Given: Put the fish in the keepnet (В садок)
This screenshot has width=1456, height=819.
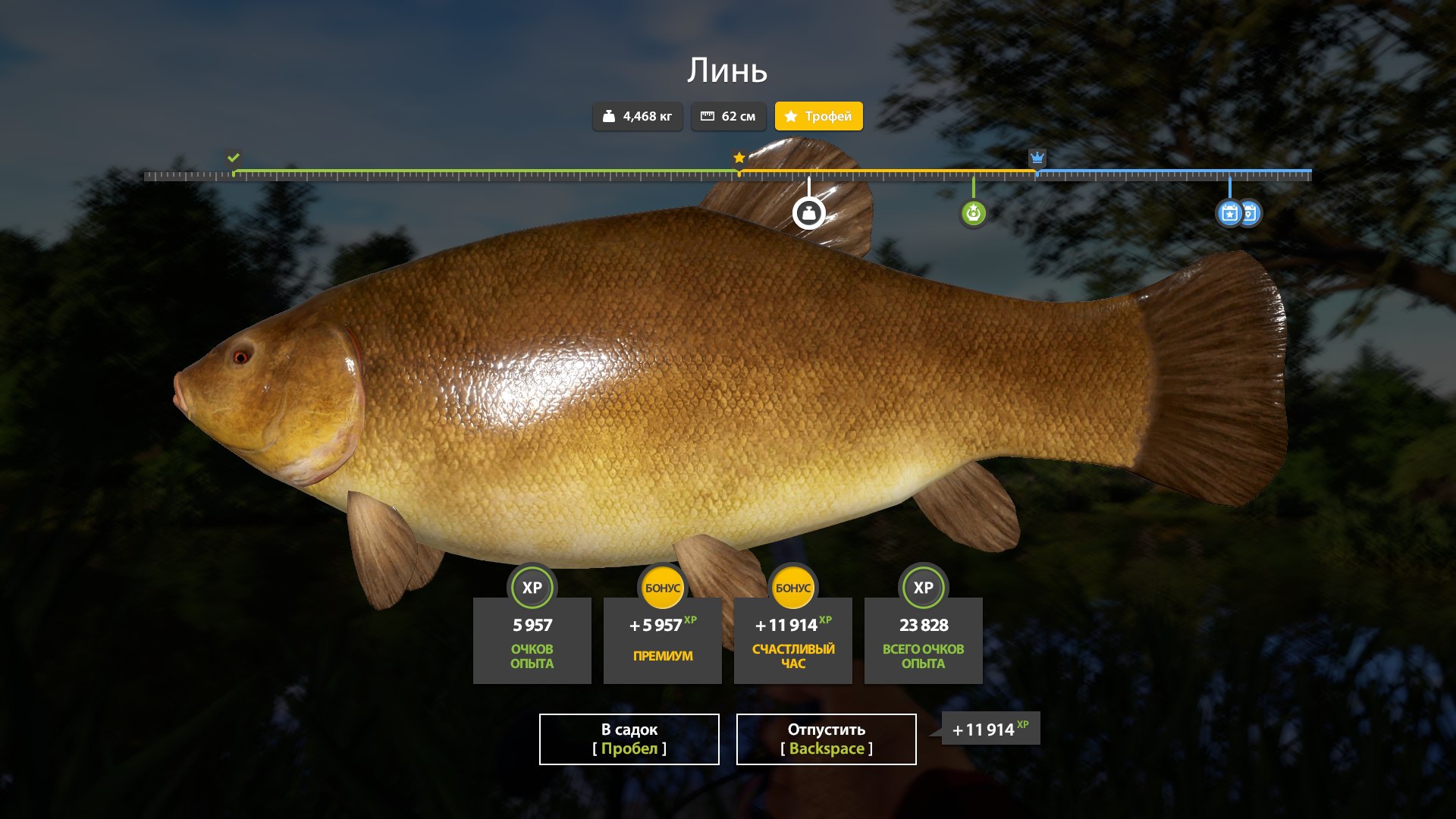Looking at the screenshot, I should click(x=629, y=739).
